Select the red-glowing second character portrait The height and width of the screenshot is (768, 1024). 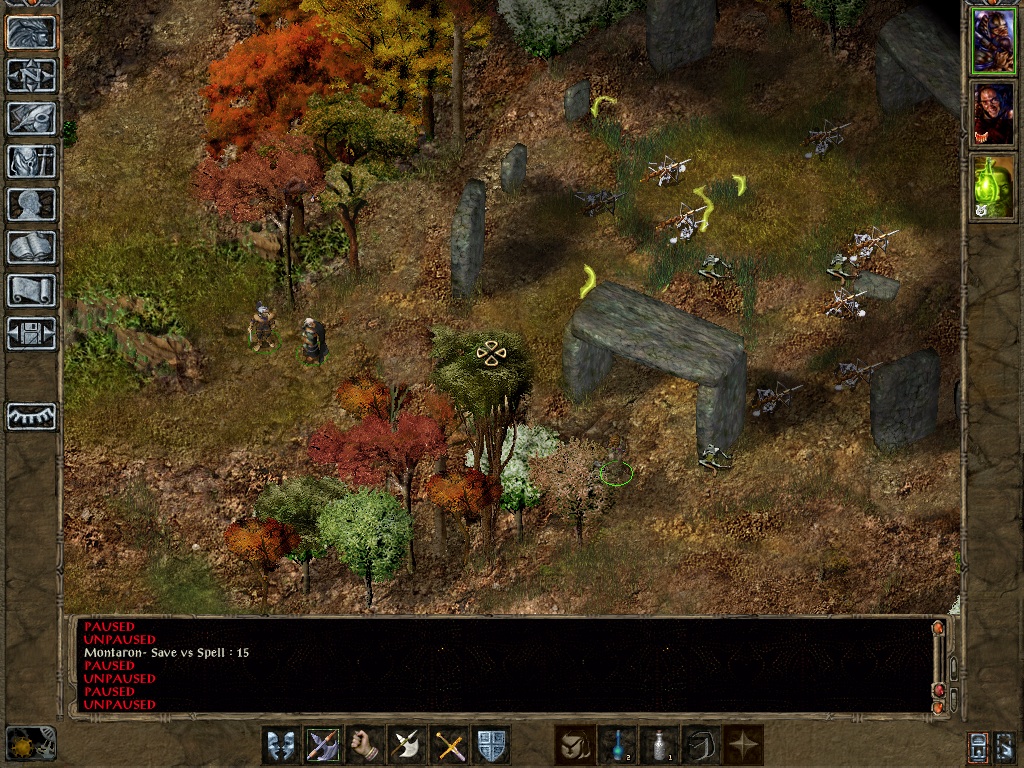pyautogui.click(x=993, y=113)
